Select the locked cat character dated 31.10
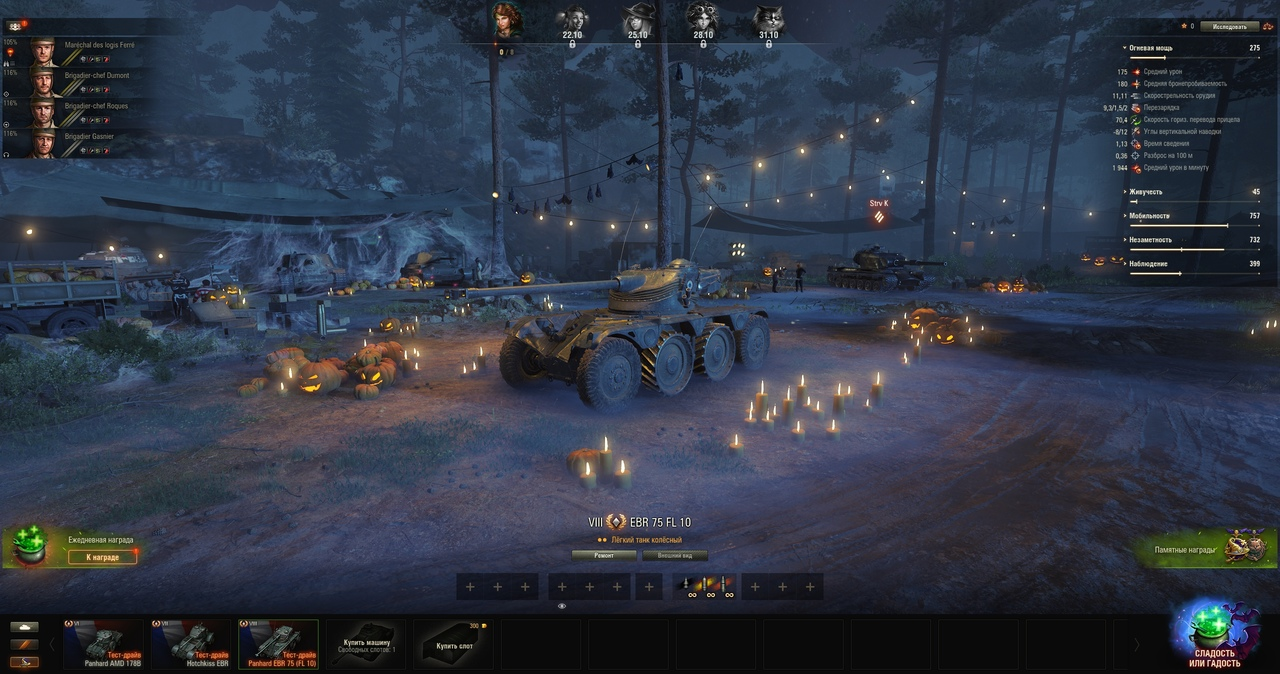 (768, 22)
